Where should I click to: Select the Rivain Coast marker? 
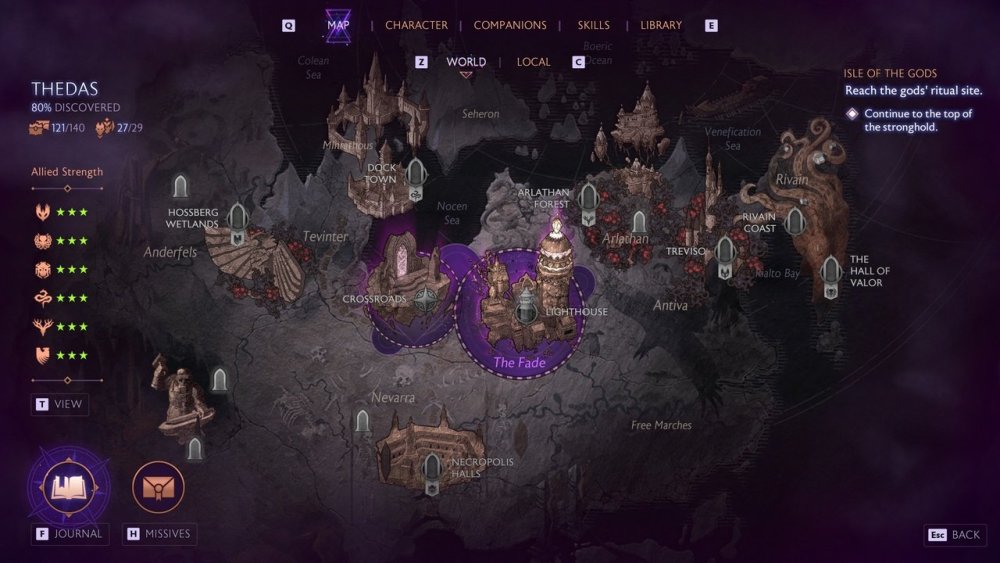pos(795,222)
